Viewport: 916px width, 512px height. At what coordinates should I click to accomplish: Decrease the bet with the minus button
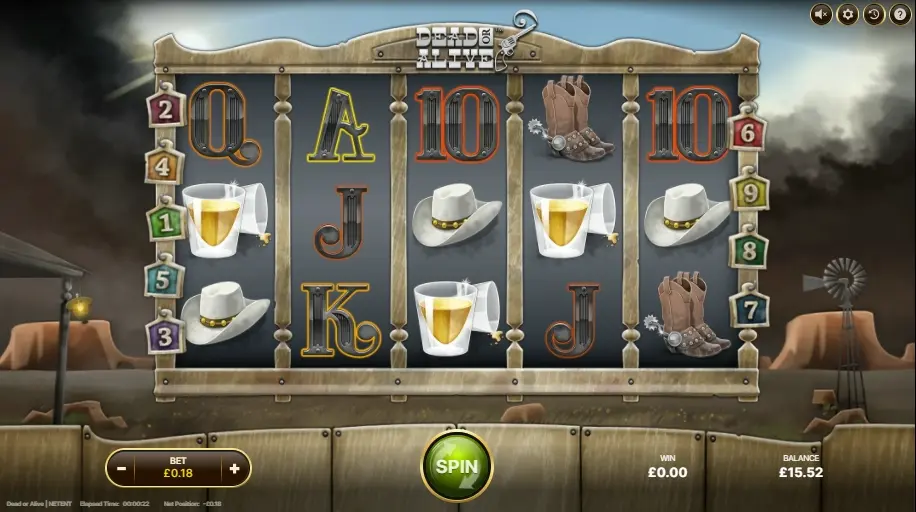121,467
